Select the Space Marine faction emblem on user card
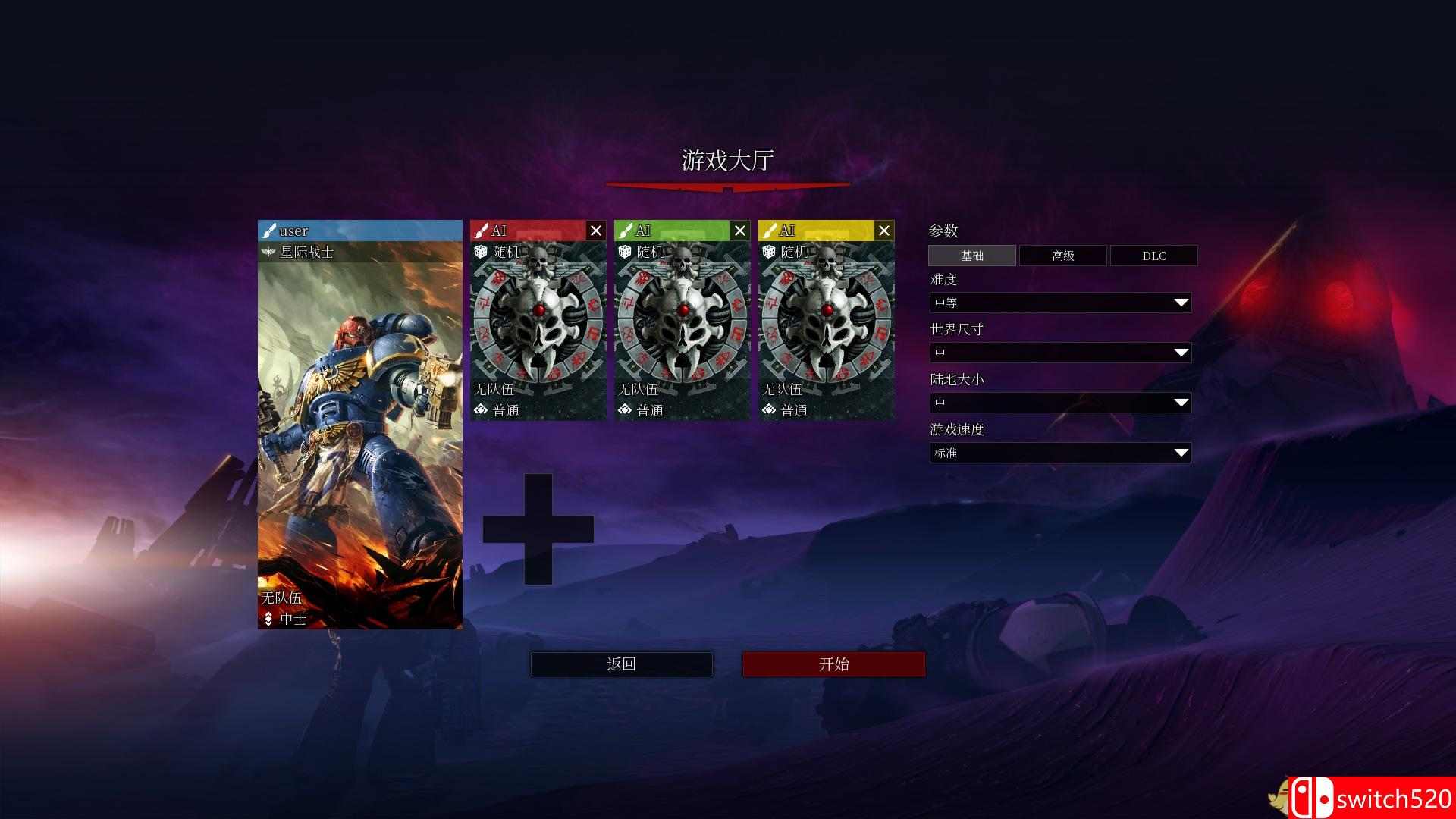The image size is (1456, 819). click(x=269, y=253)
